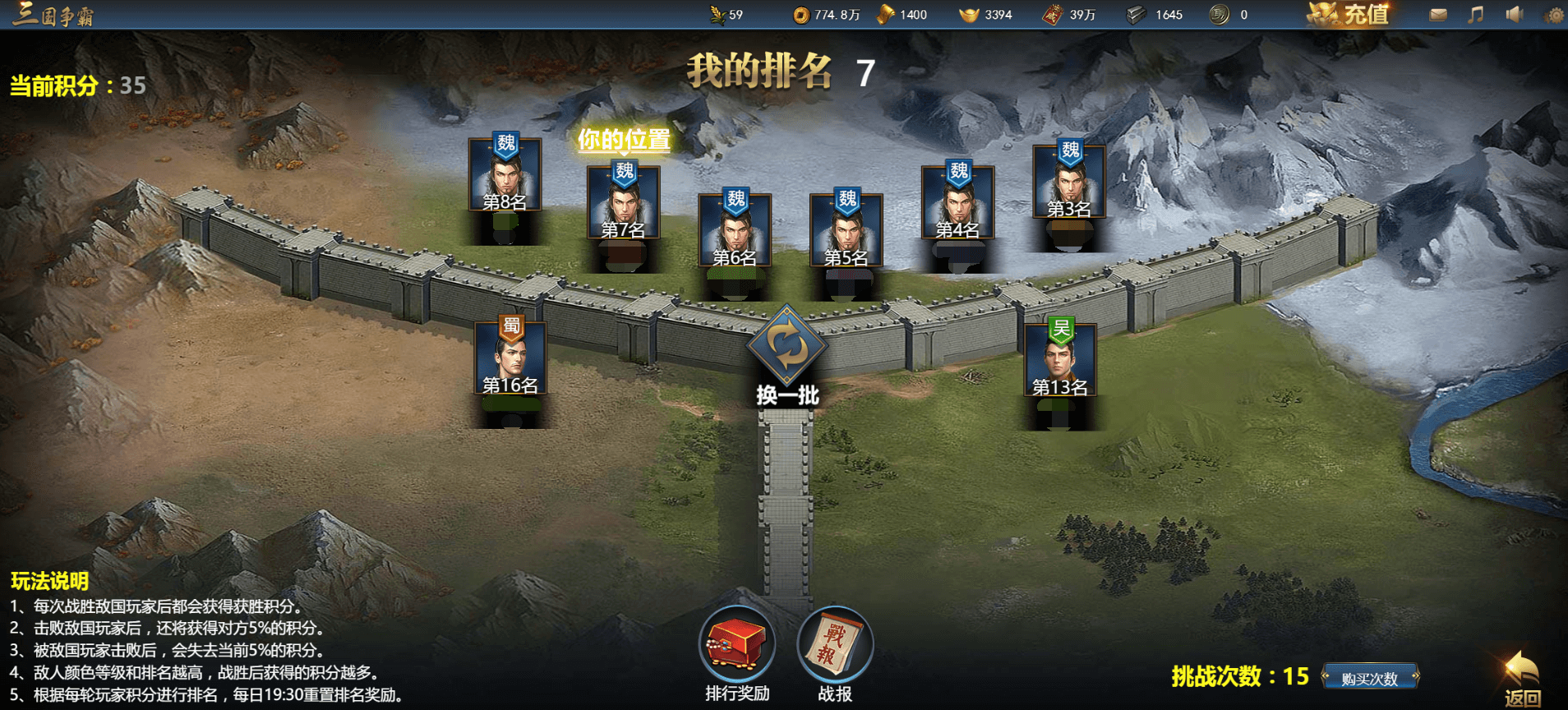Image resolution: width=1568 pixels, height=710 pixels.
Task: Open the 战报 battle report
Action: [x=835, y=644]
